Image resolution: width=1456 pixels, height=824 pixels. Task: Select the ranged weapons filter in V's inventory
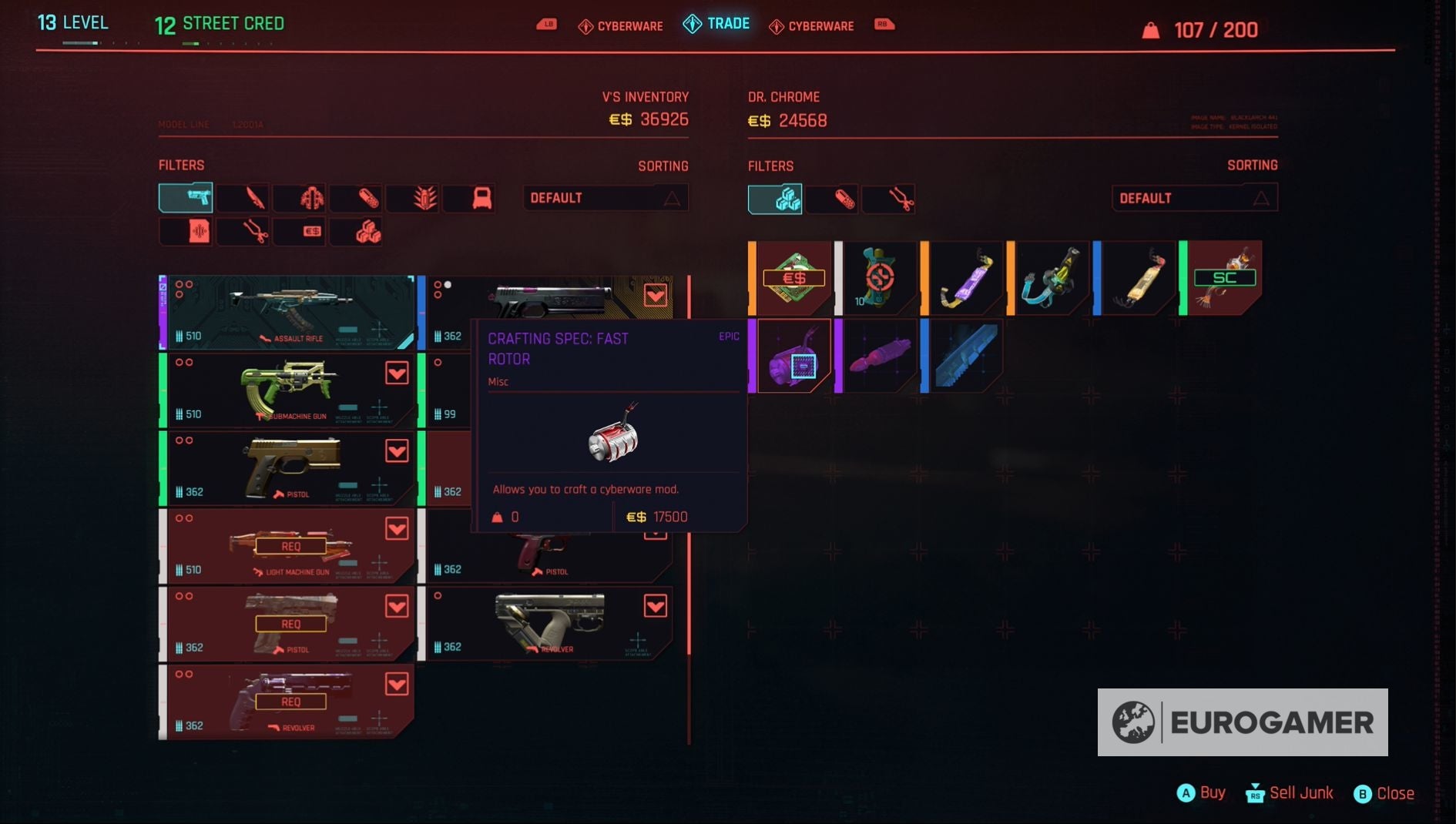[186, 198]
